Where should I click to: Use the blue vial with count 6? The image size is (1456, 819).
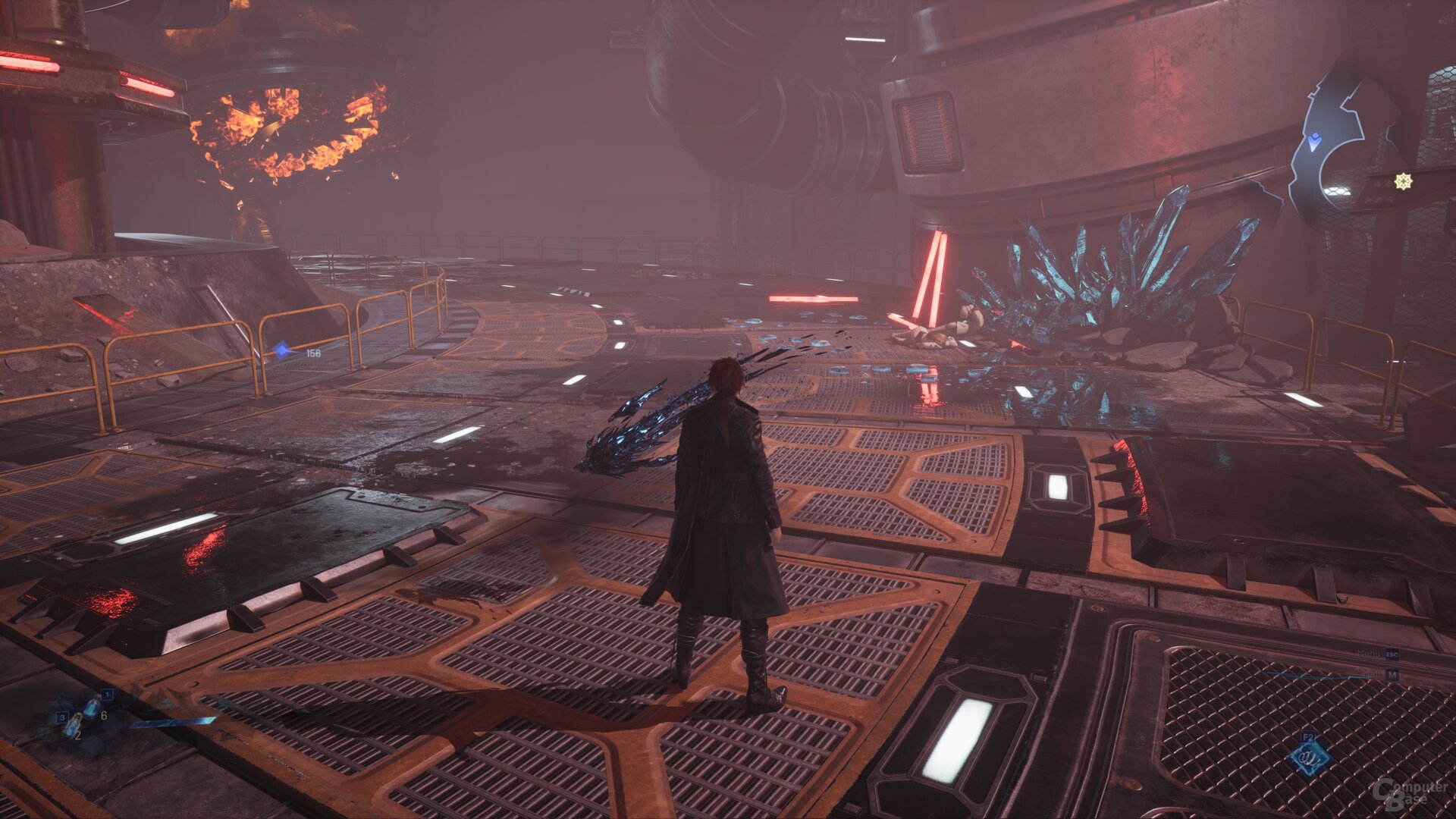click(91, 708)
